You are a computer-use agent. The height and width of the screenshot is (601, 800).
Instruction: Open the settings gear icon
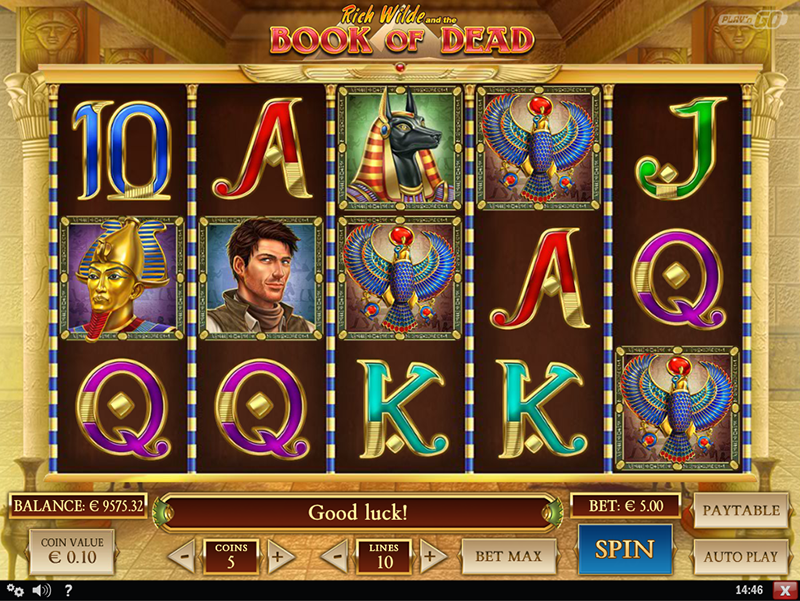coord(16,591)
